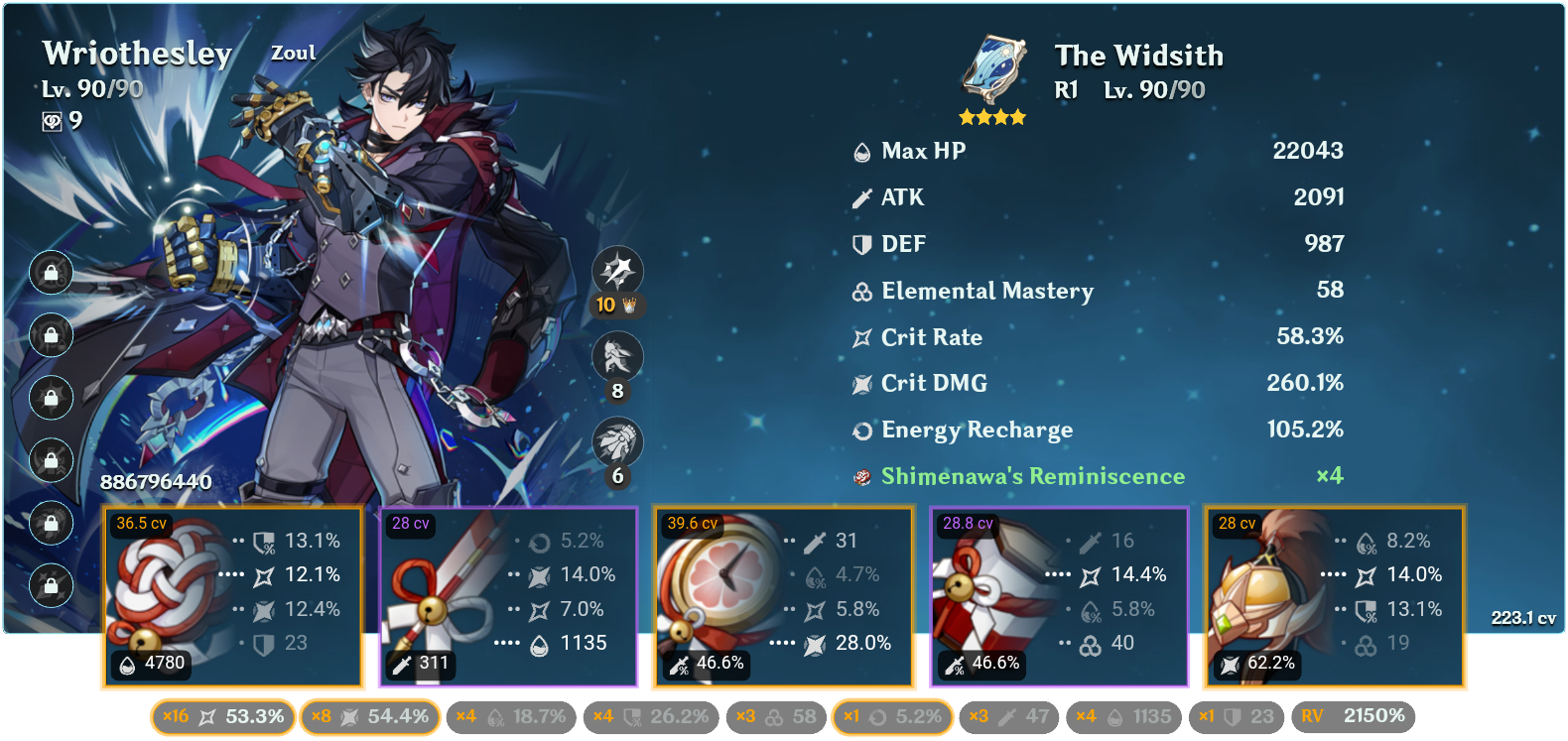Click the friendship level 9 icon

[x=57, y=123]
